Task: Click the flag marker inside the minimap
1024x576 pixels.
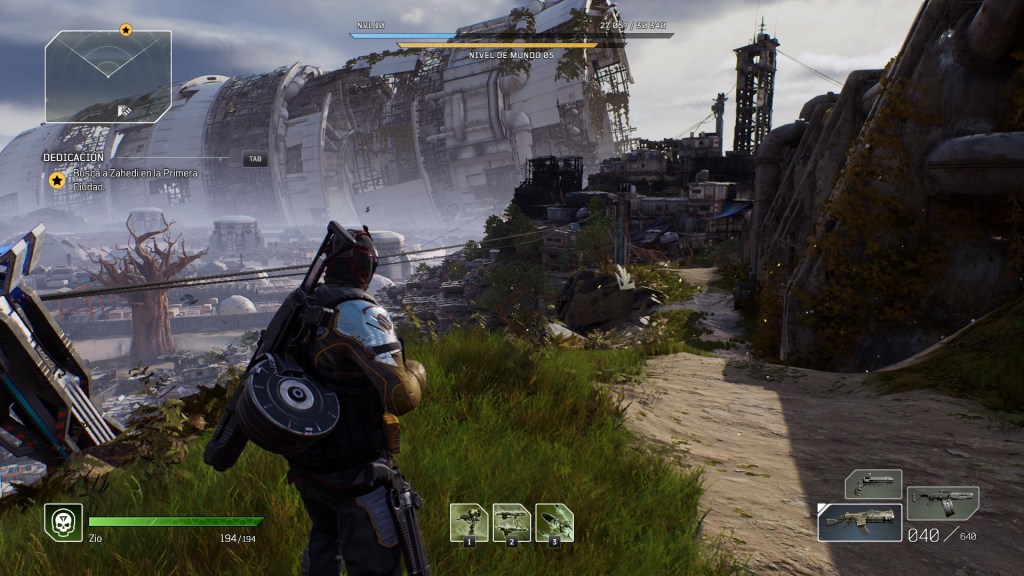Action: (x=124, y=110)
